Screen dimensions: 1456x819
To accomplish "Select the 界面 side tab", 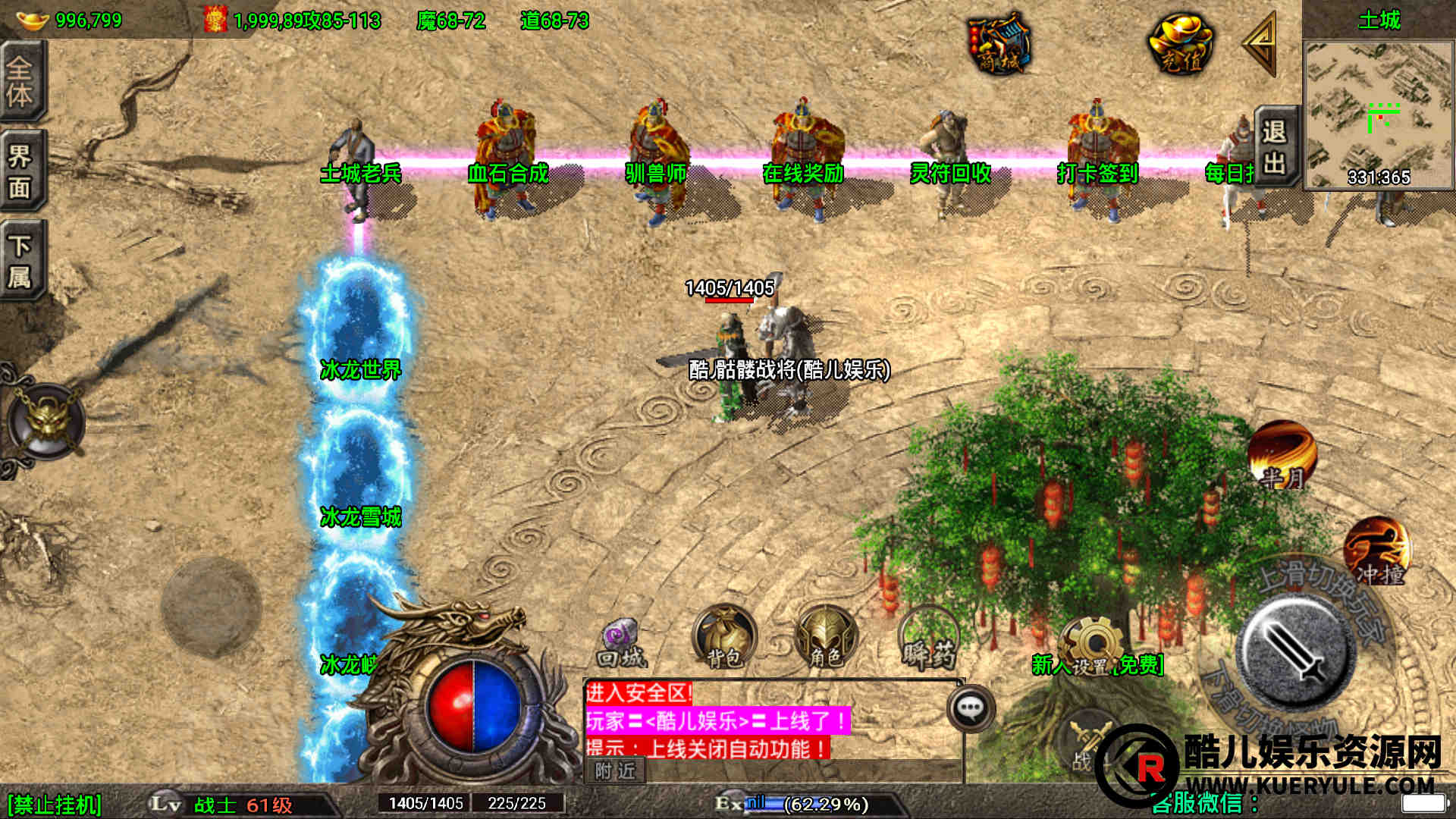I will (x=21, y=171).
